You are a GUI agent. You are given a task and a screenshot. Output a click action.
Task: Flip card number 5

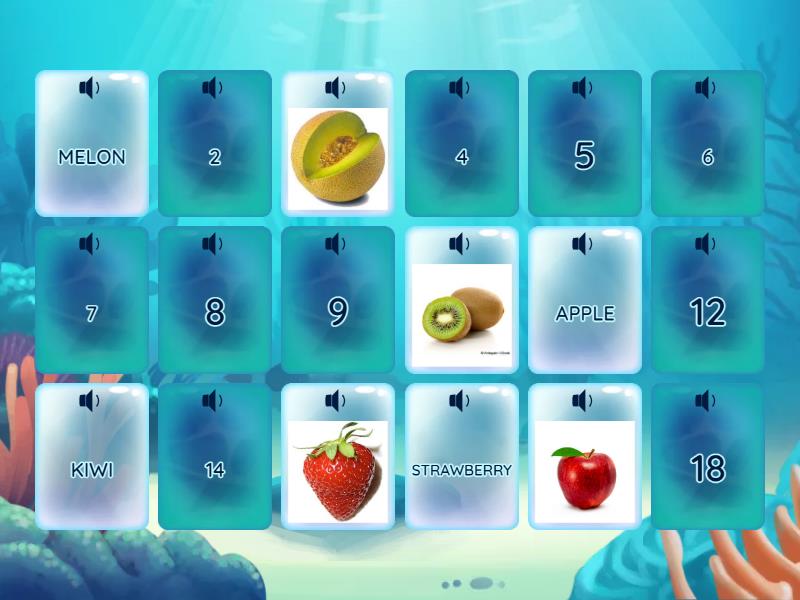[584, 157]
